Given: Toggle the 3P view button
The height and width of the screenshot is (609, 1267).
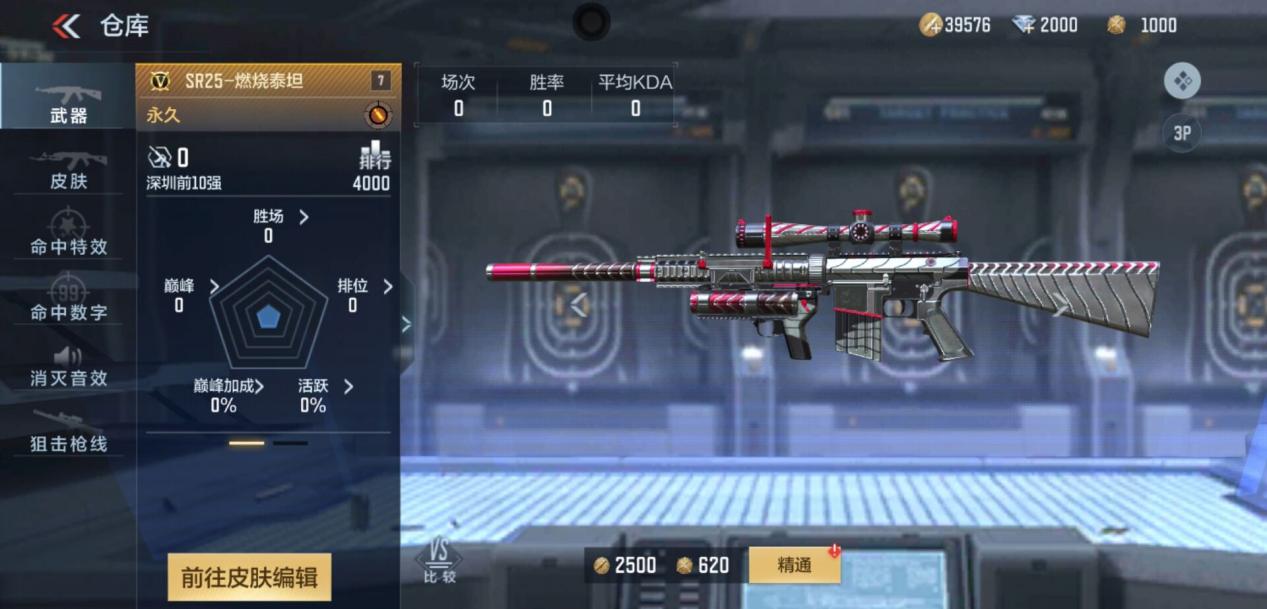Looking at the screenshot, I should 1182,132.
